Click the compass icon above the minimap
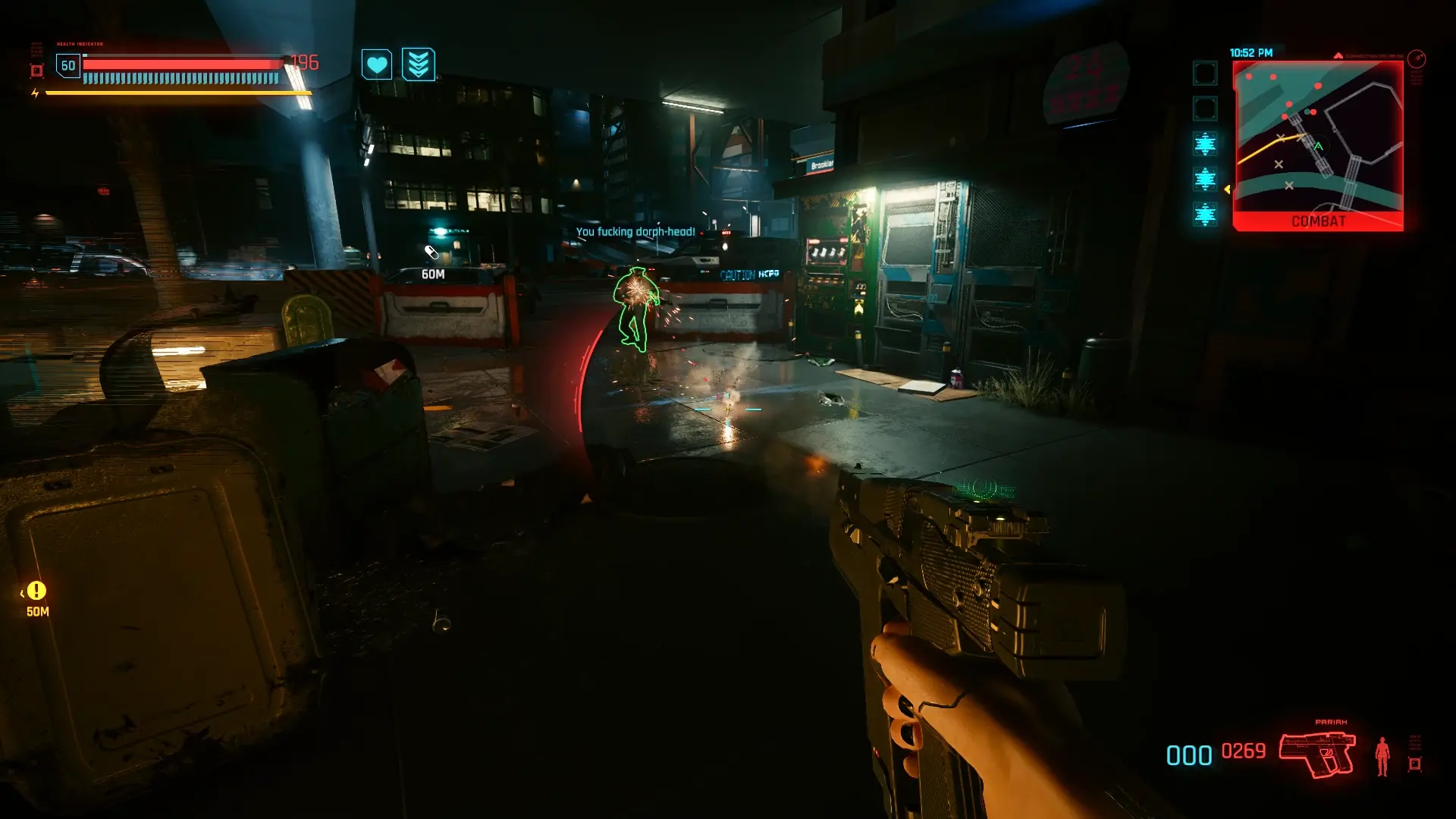This screenshot has height=819, width=1456. click(x=1416, y=59)
